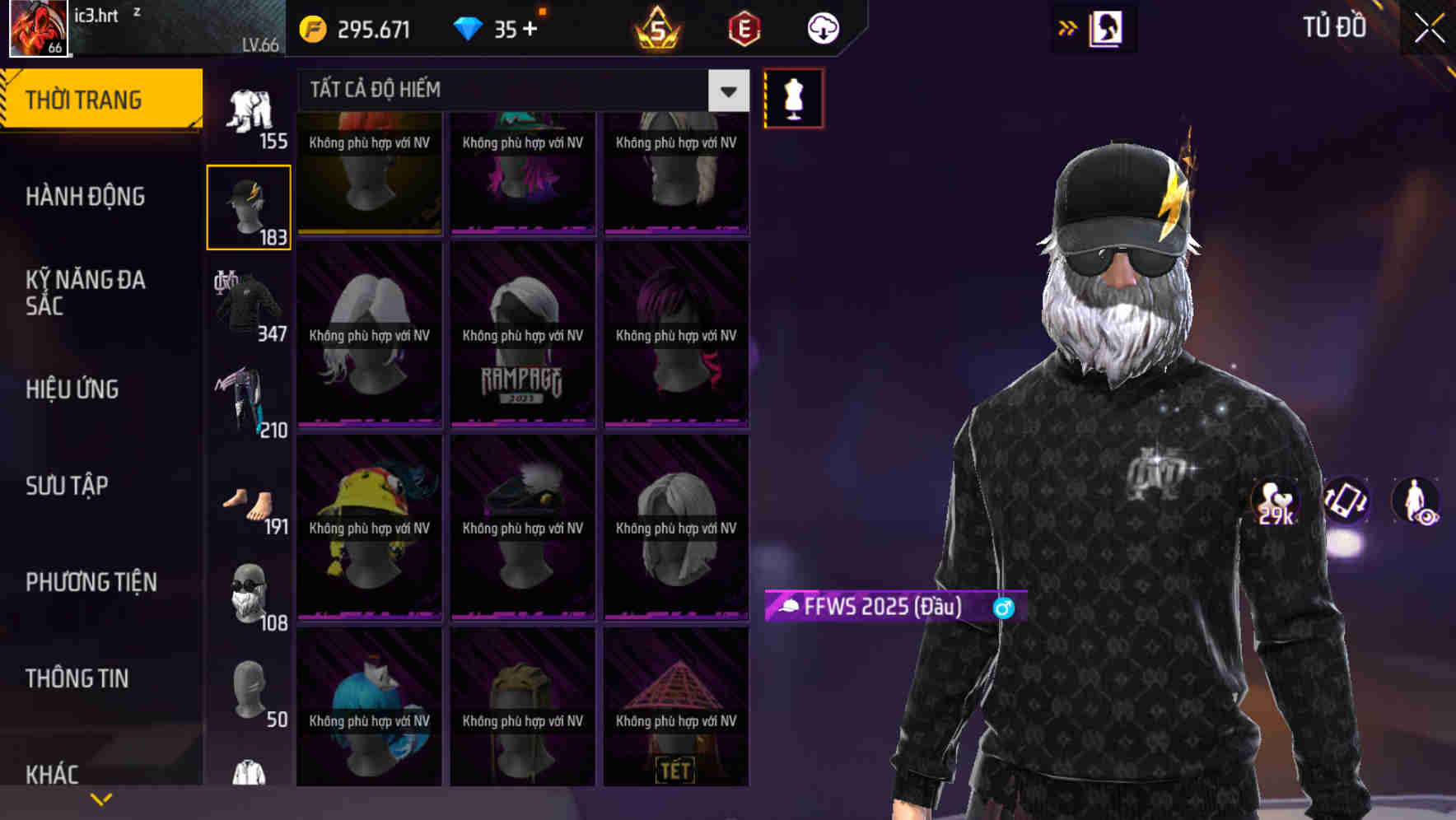
Task: Click the rotate character phone icon
Action: (x=1344, y=504)
